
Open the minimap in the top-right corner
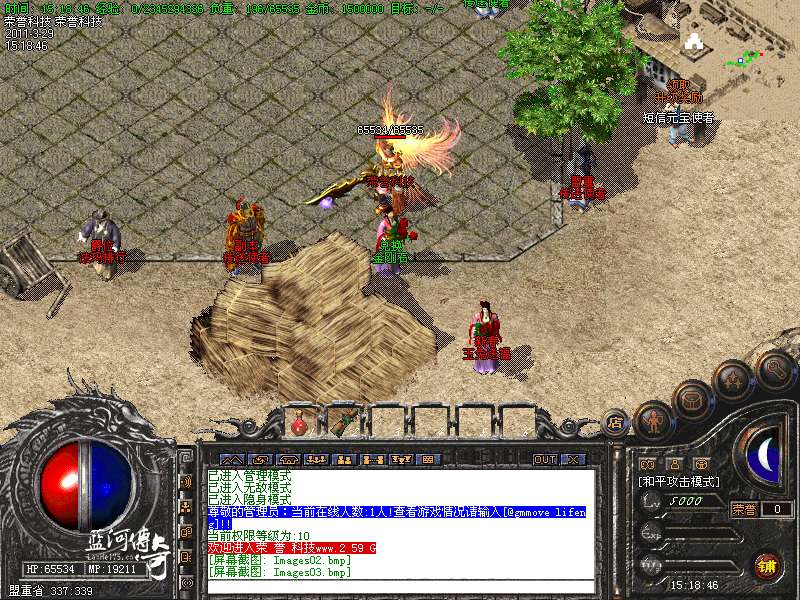point(739,40)
